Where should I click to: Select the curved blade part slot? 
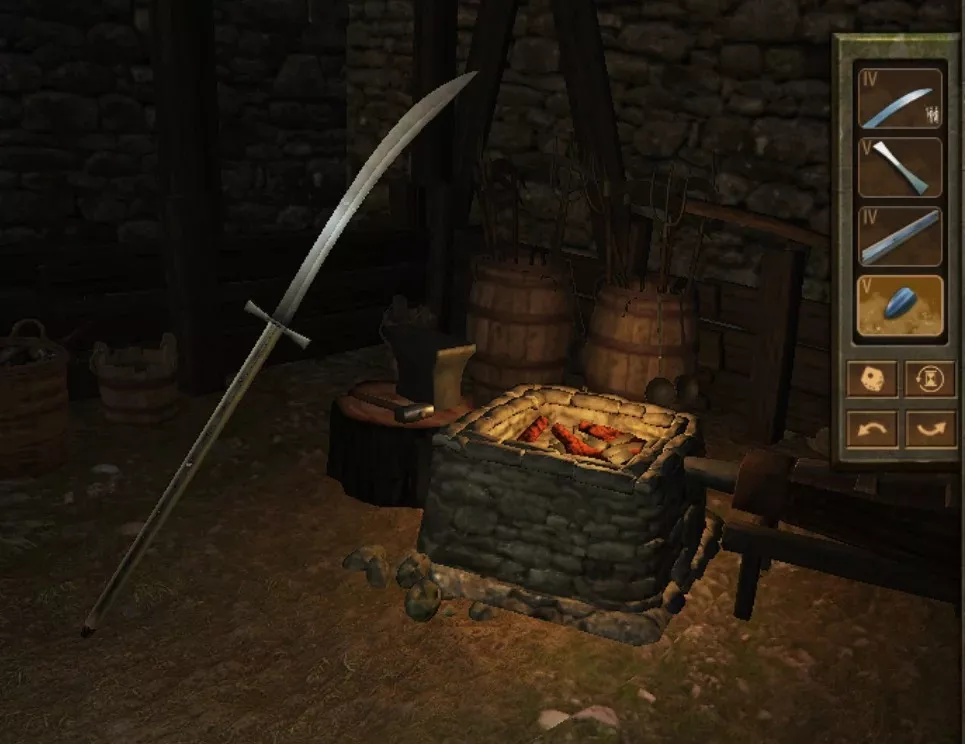pyautogui.click(x=899, y=98)
